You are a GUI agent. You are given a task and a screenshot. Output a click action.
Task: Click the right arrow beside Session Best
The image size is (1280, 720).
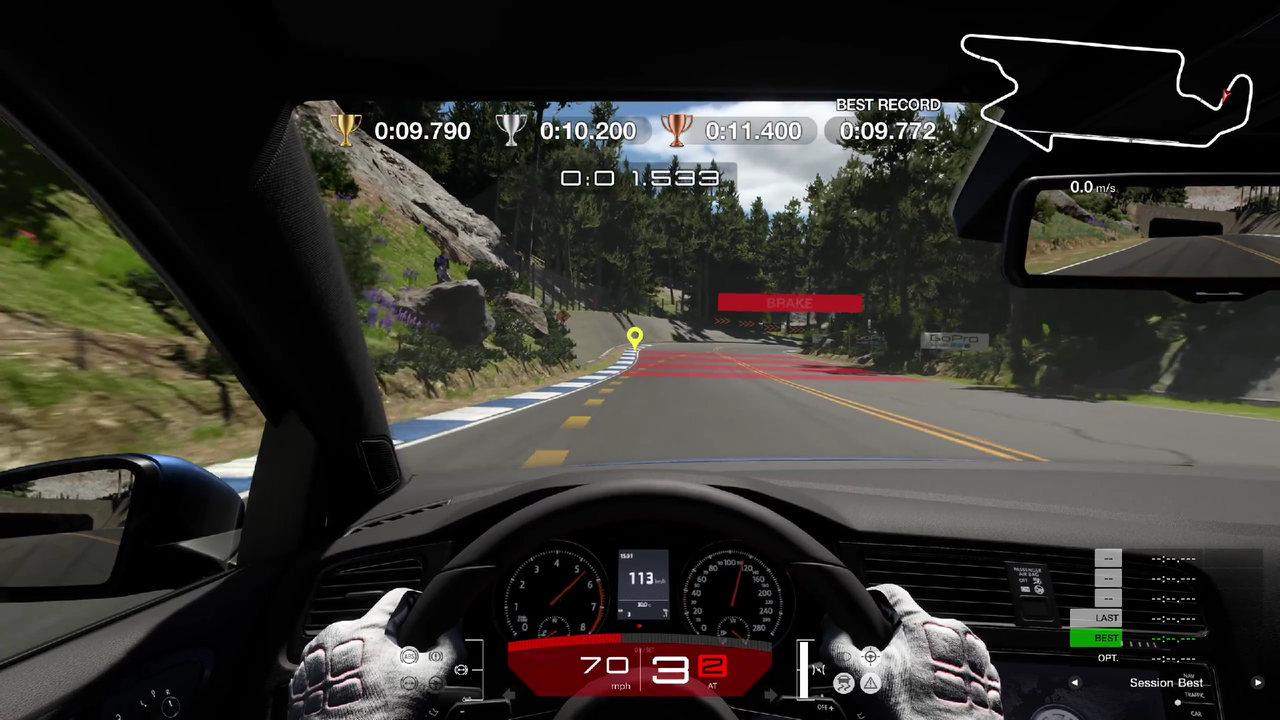[1259, 683]
